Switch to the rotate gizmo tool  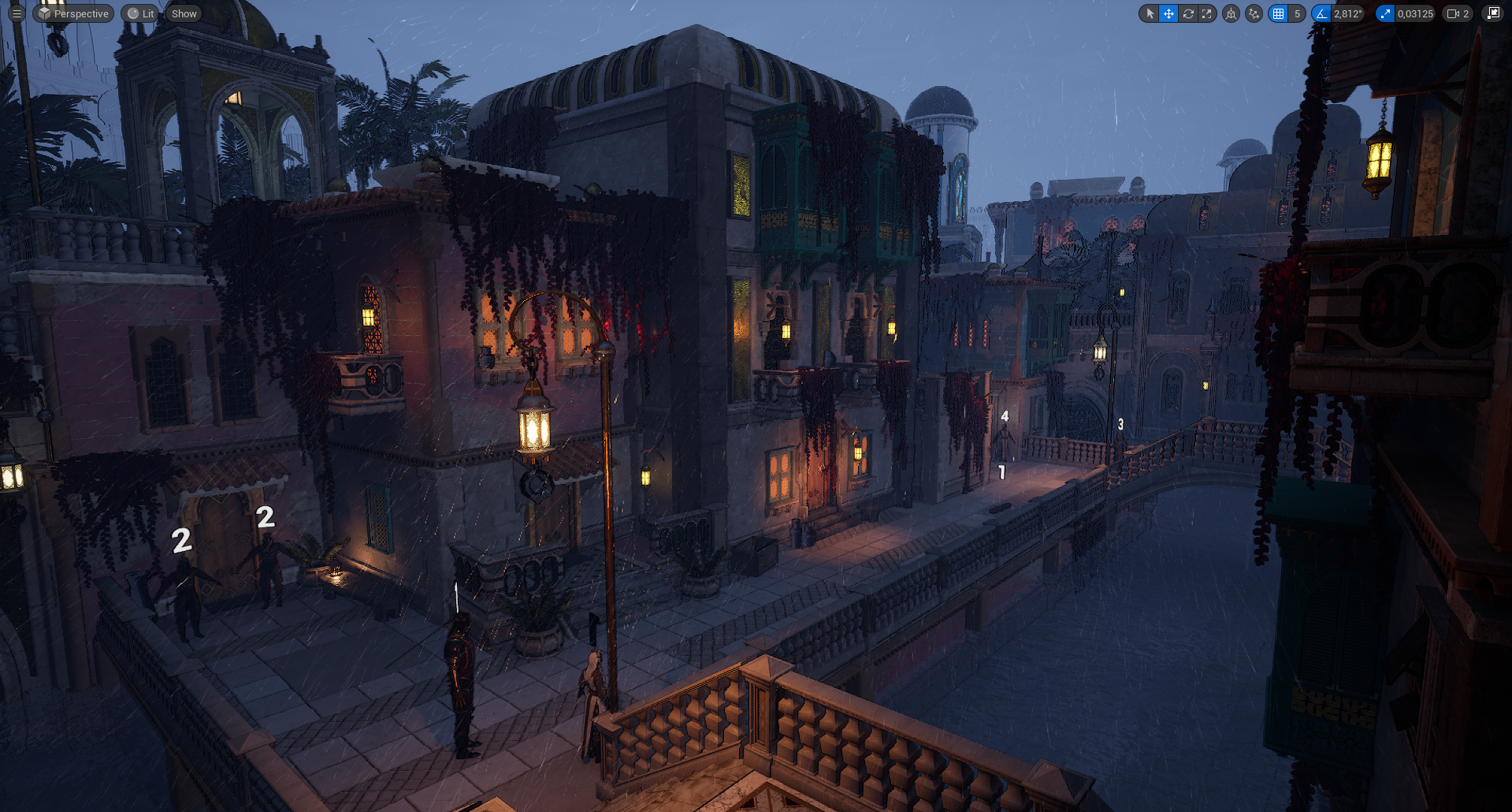point(1188,13)
